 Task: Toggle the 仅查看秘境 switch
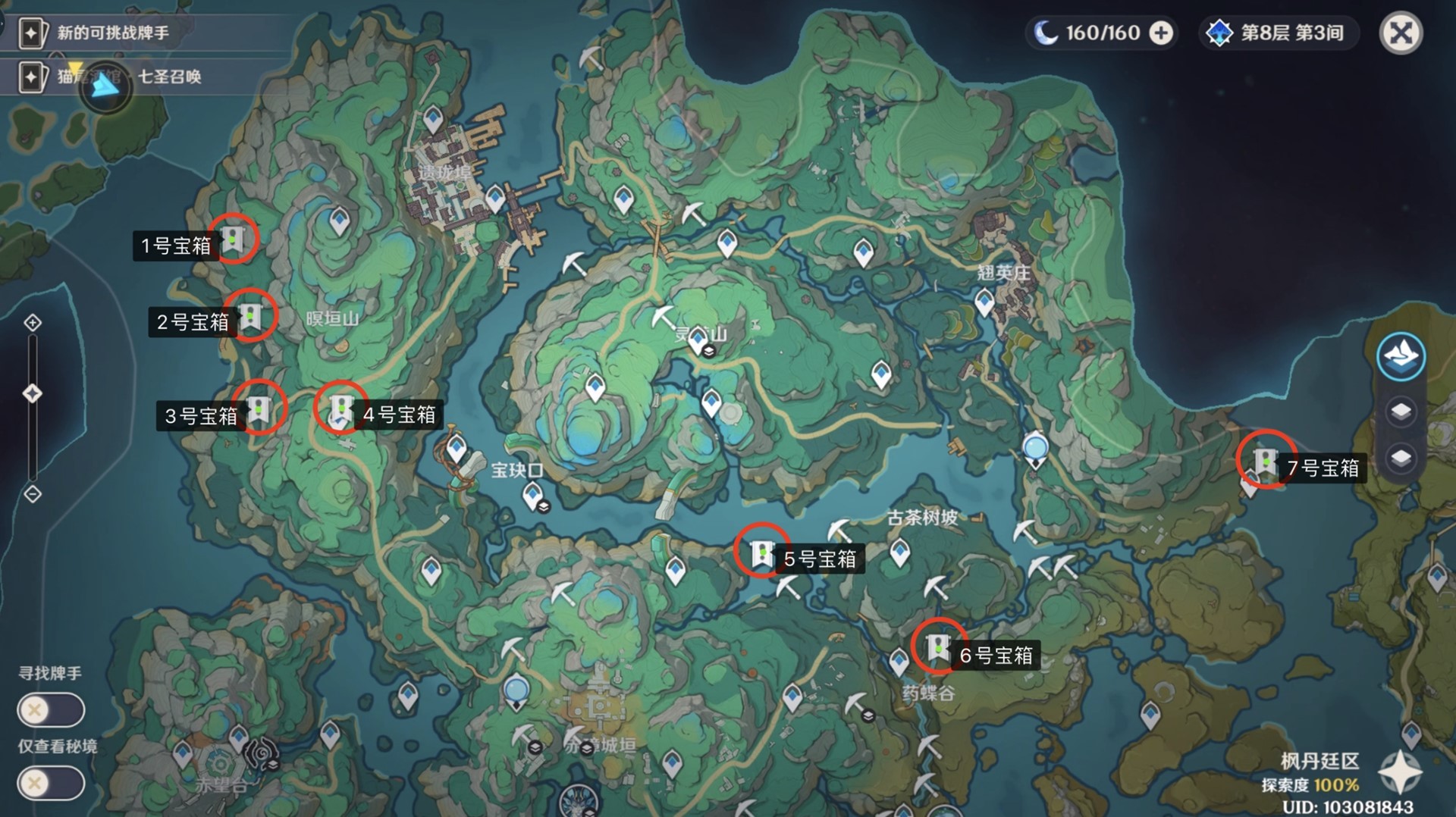coord(50,783)
